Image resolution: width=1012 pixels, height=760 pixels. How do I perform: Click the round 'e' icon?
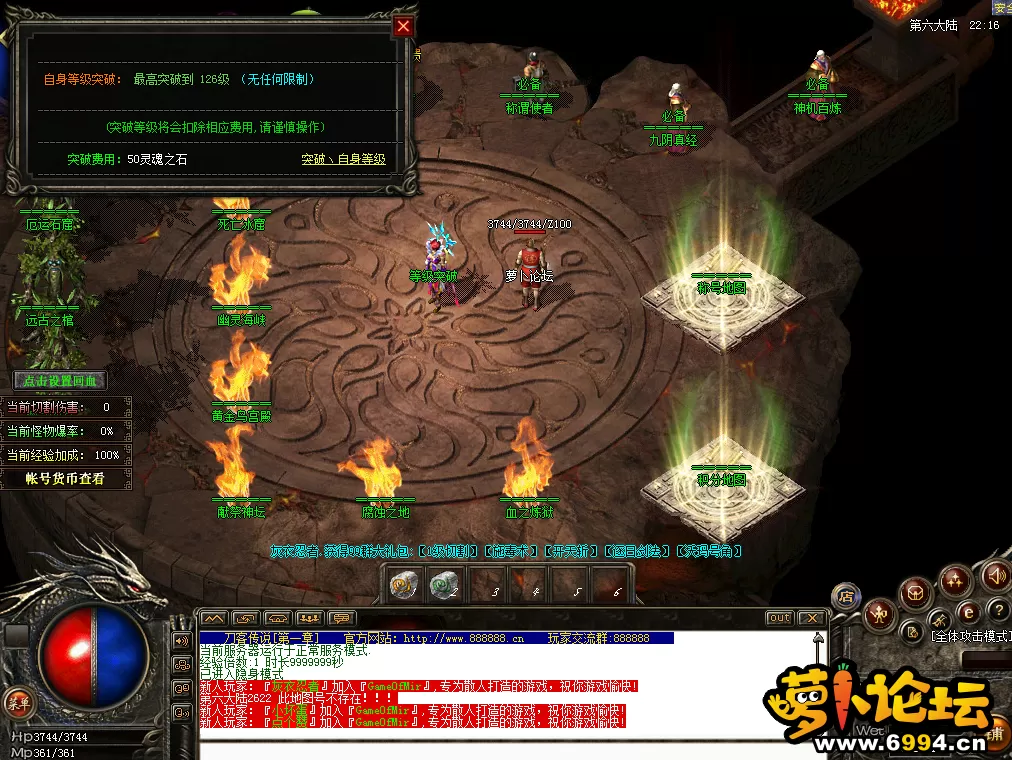coord(967,612)
